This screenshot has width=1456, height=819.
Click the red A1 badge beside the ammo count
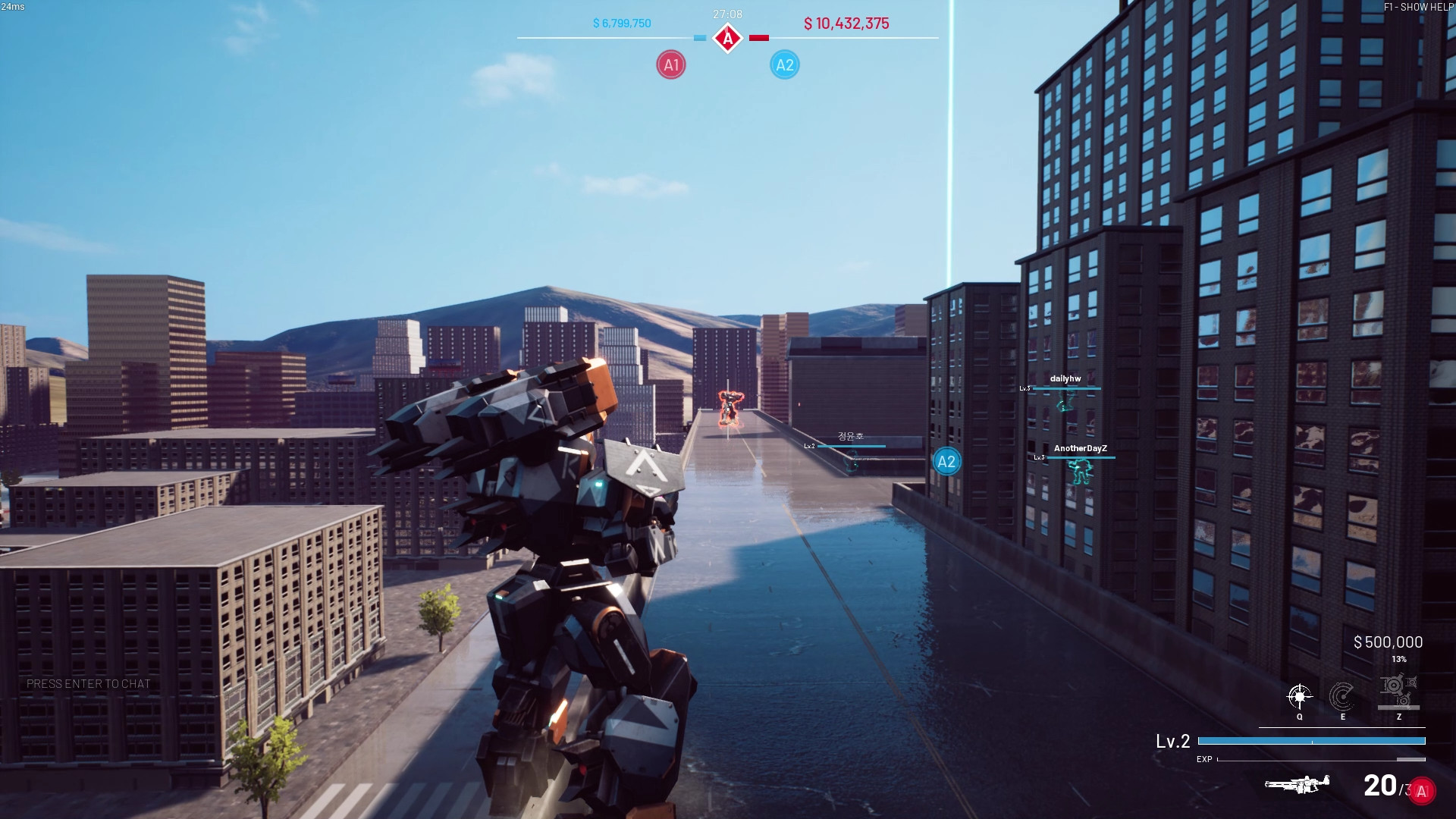[x=1422, y=791]
